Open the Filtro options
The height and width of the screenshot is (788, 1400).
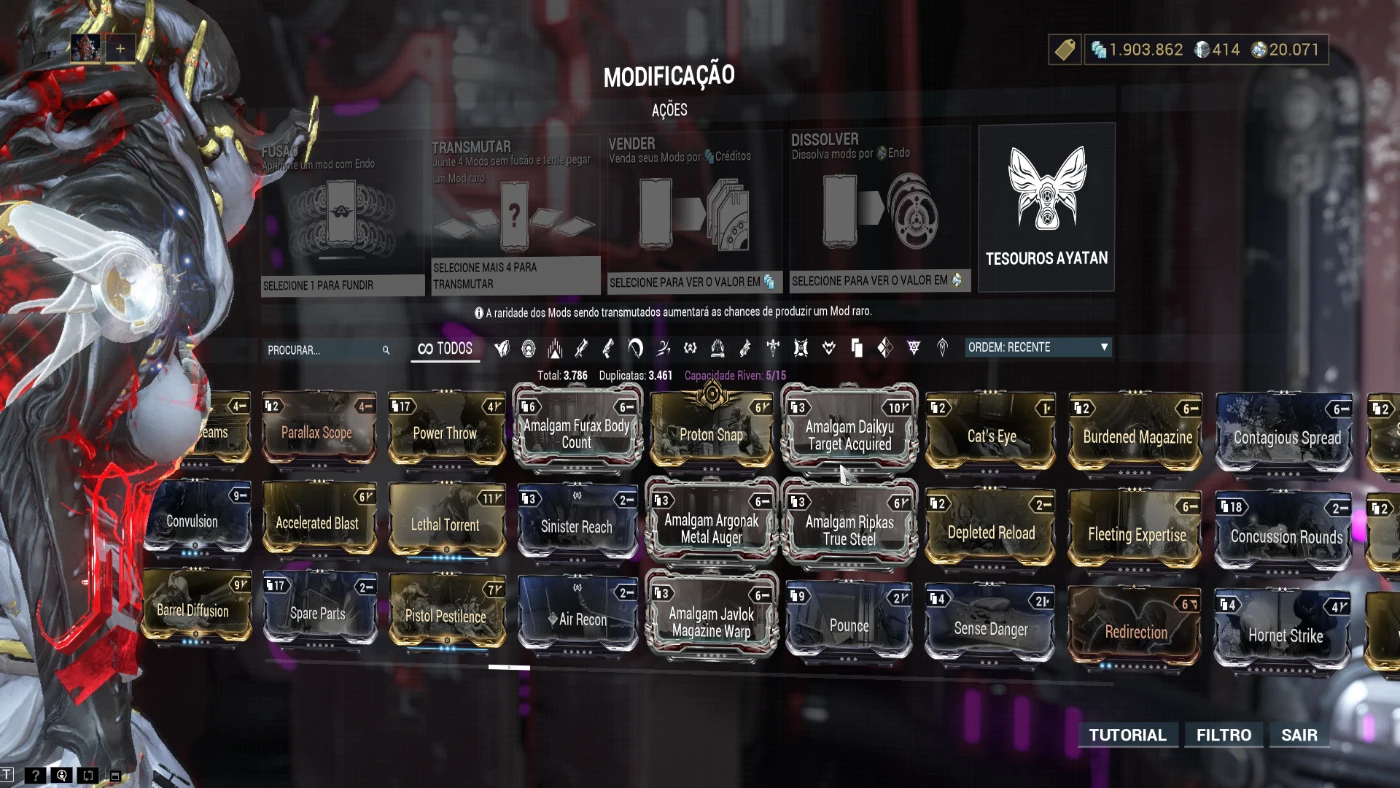tap(1224, 734)
